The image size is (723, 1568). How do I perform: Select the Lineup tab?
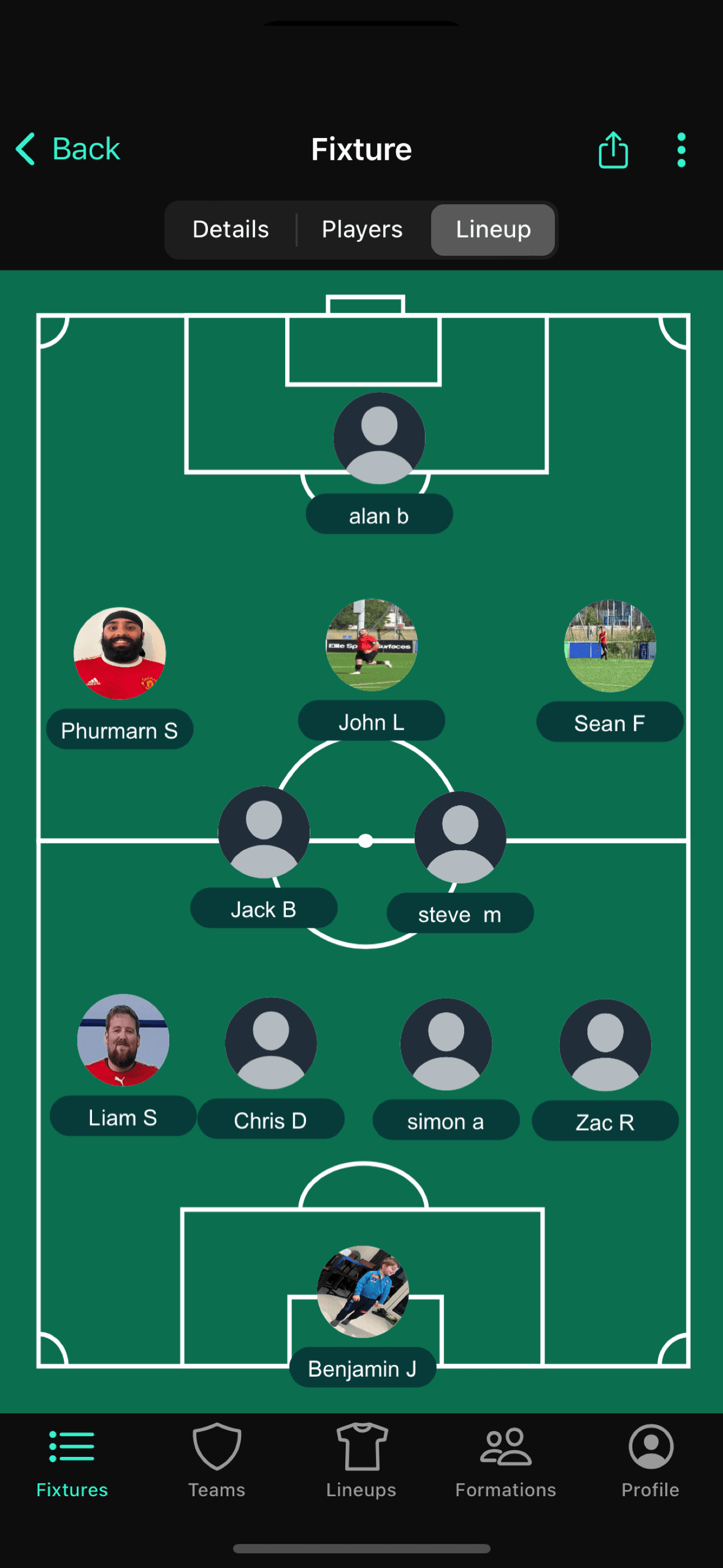tap(493, 229)
